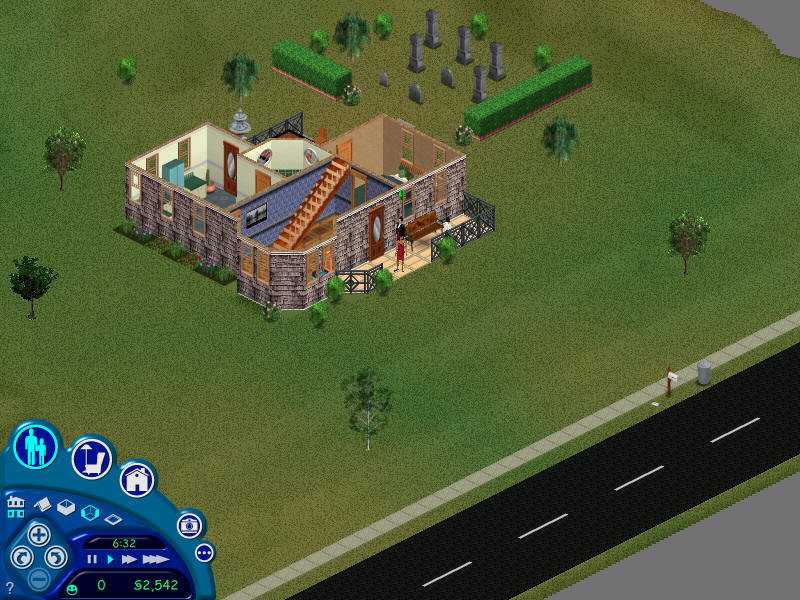Switch to Live mode with the family icon
The image size is (800, 600).
pyautogui.click(x=37, y=446)
